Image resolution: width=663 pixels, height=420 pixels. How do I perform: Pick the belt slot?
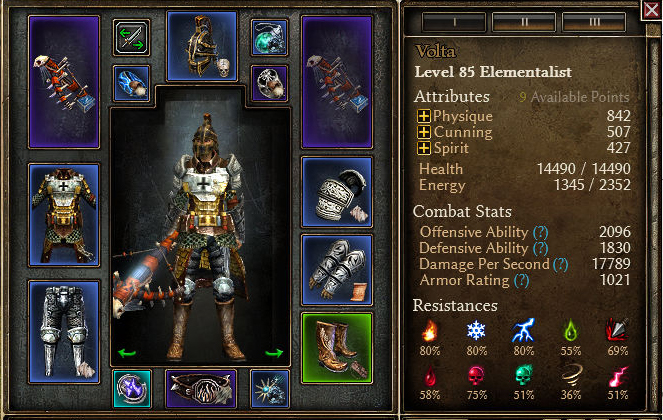click(201, 386)
